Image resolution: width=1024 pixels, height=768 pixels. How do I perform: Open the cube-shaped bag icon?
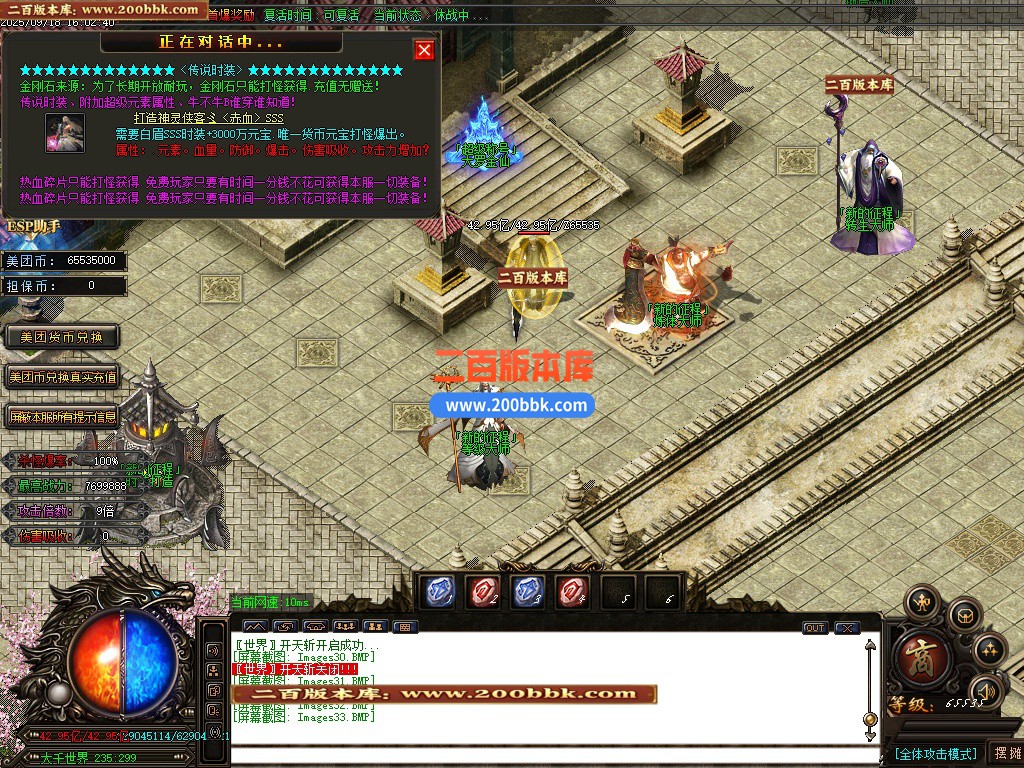point(965,614)
